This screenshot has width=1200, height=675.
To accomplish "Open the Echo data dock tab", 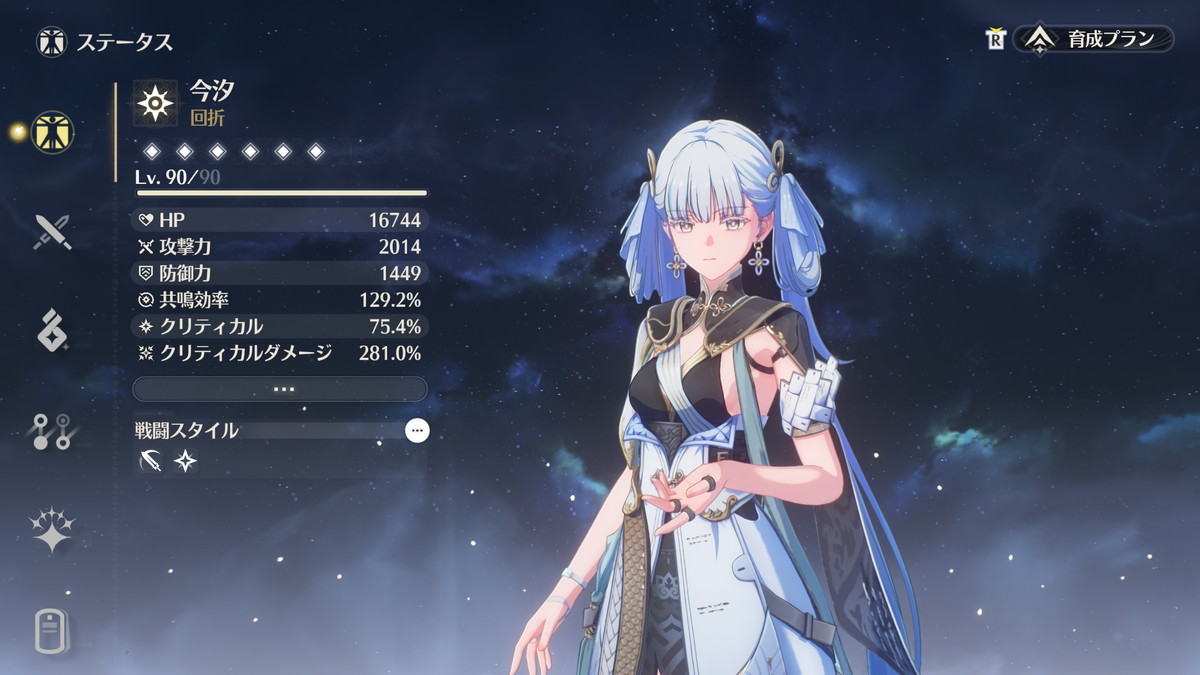I will click(x=52, y=331).
